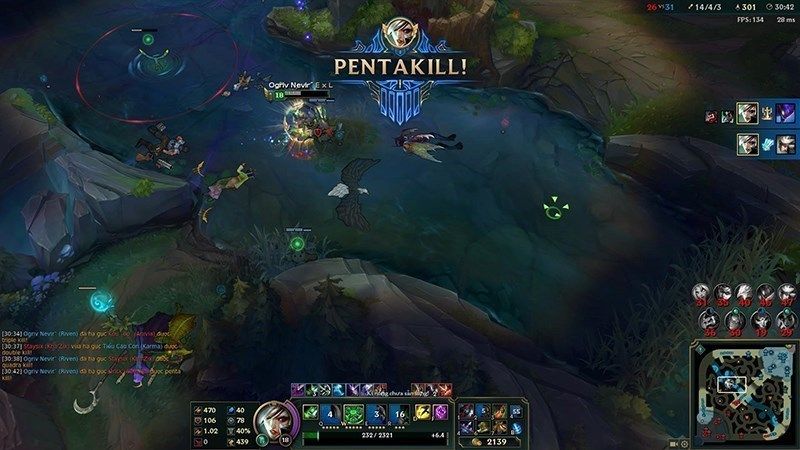The width and height of the screenshot is (800, 450).
Task: Select the enemy portrait with the 31 timer
Action: 703,294
